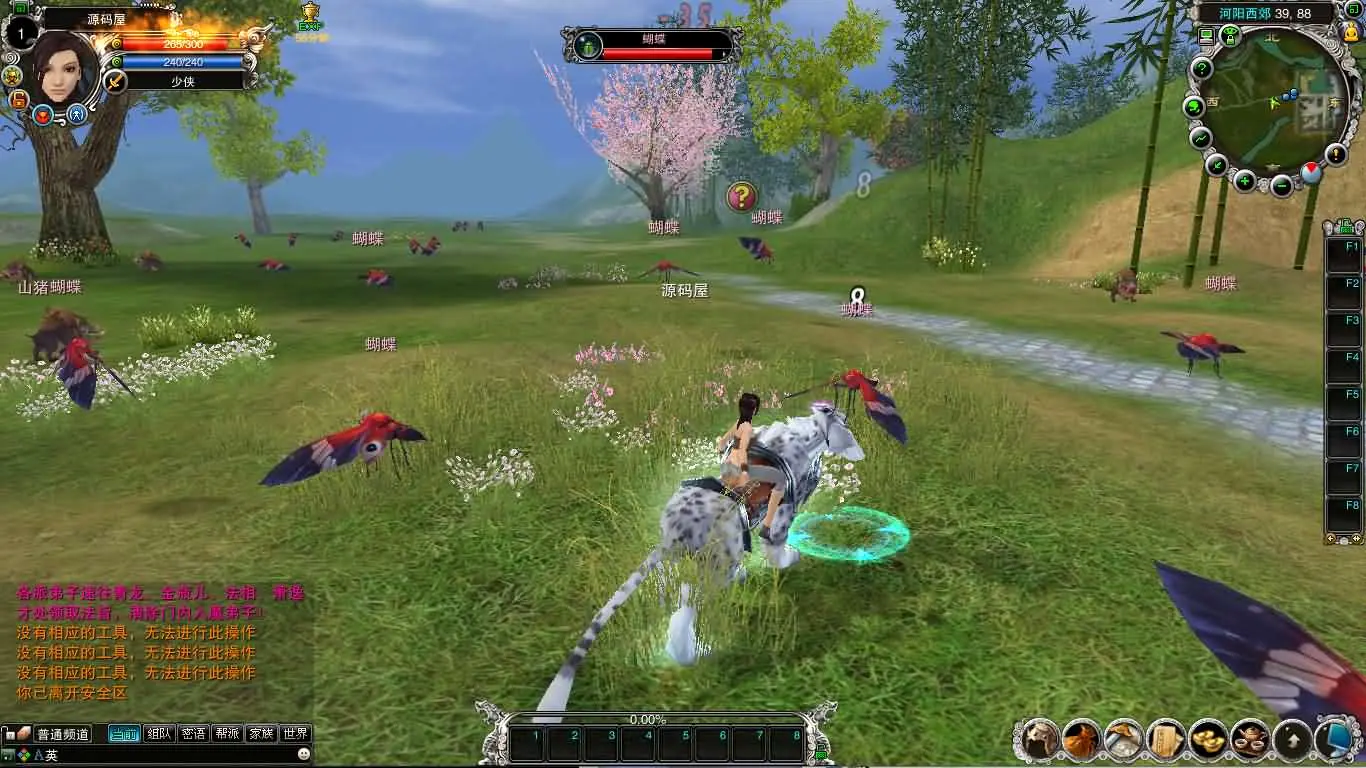Open the helmet character menu icon
This screenshot has width=1366, height=768.
coord(1040,739)
